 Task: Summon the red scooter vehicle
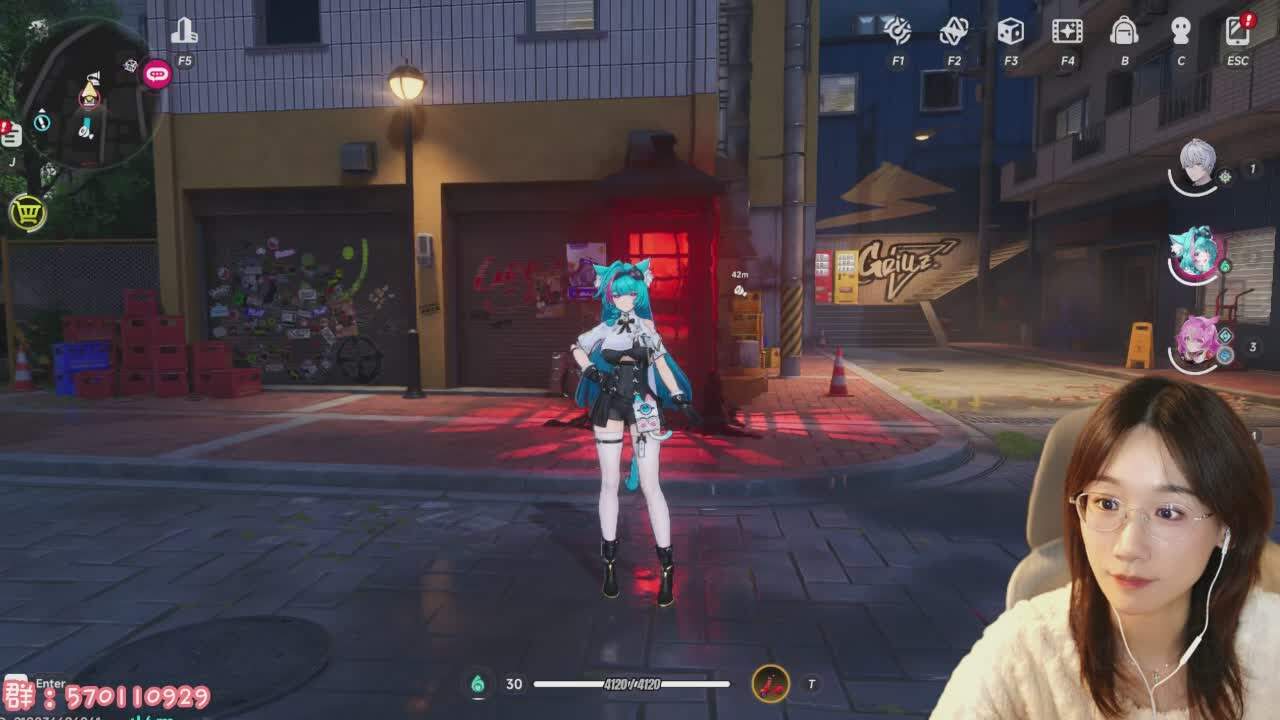[770, 684]
